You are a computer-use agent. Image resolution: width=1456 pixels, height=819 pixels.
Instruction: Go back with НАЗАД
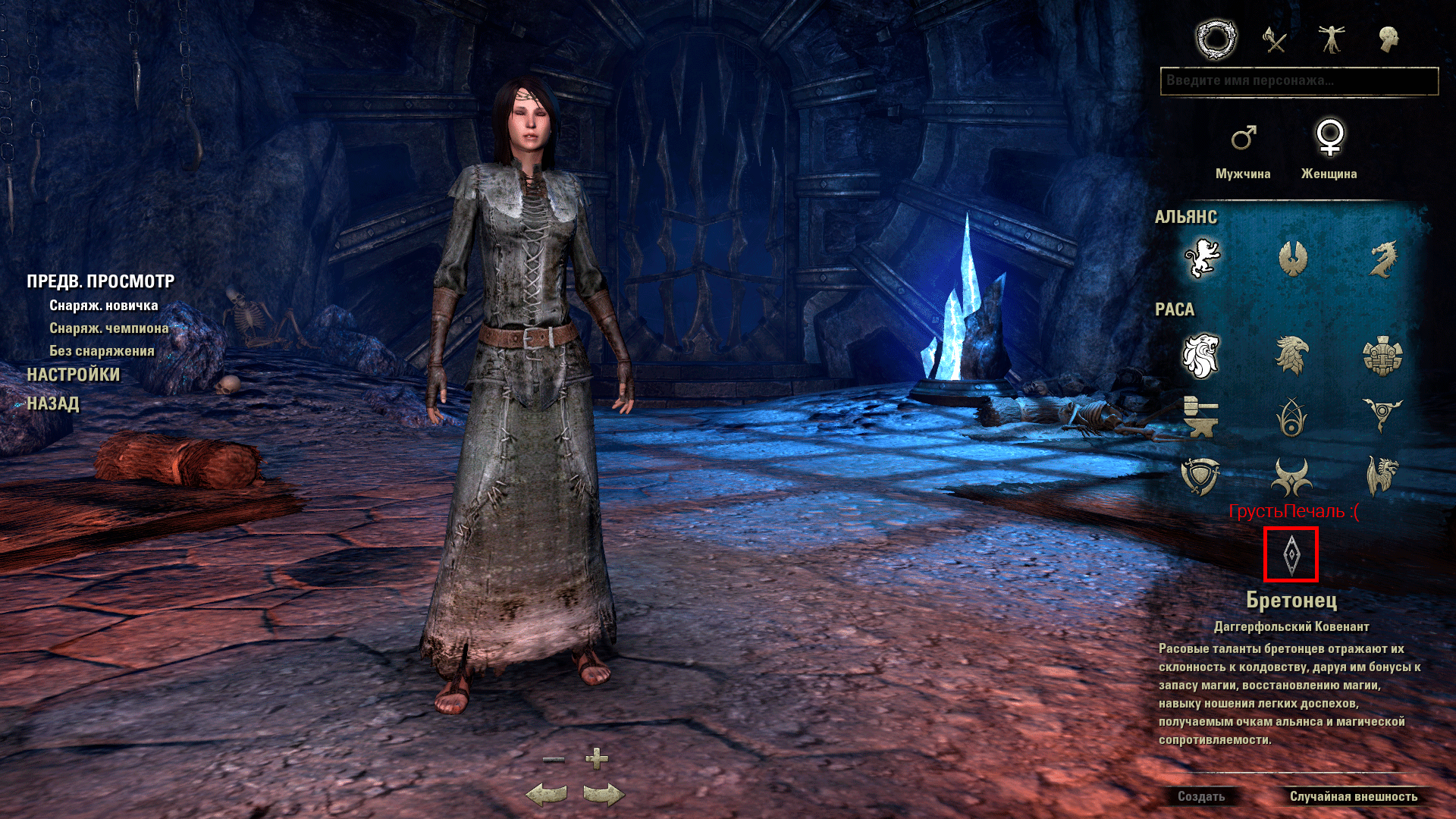[53, 403]
